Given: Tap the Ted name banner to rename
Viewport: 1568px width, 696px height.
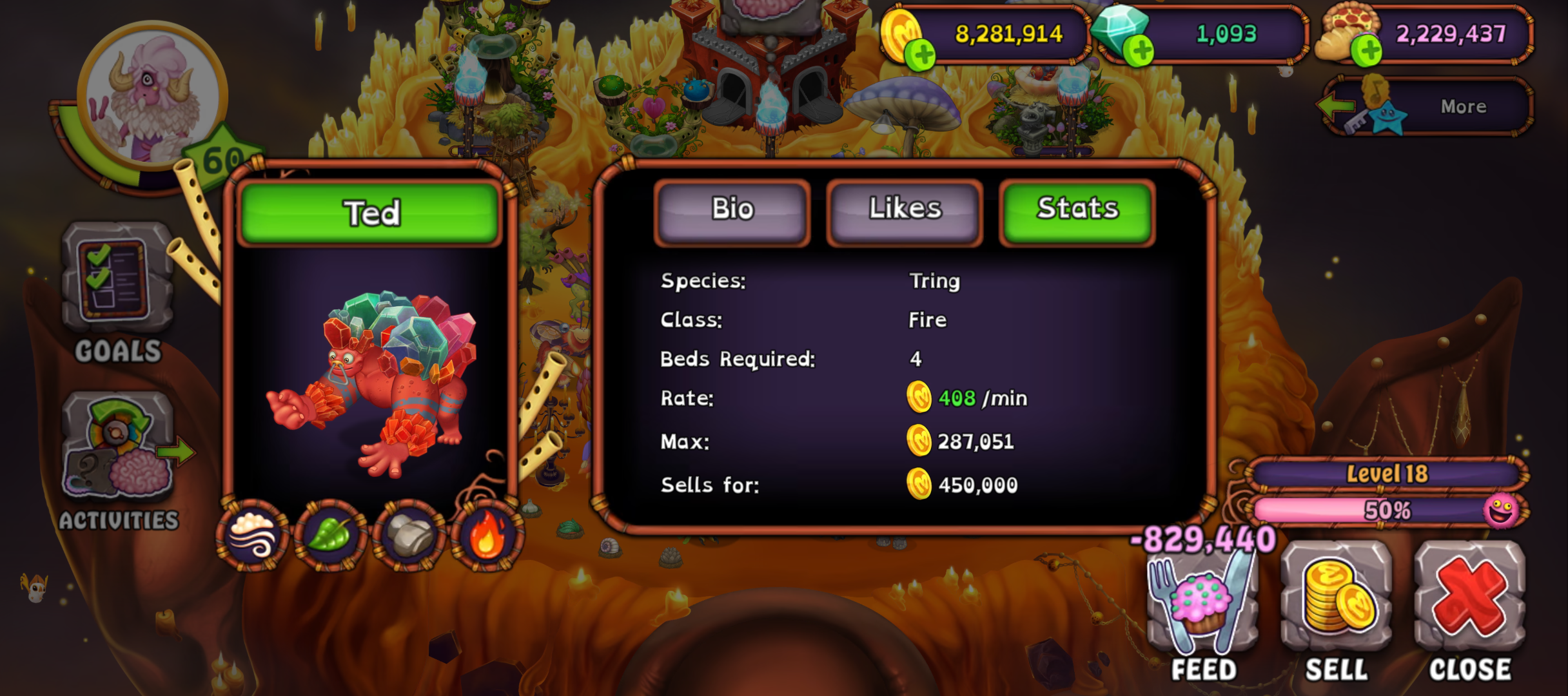Looking at the screenshot, I should tap(370, 213).
